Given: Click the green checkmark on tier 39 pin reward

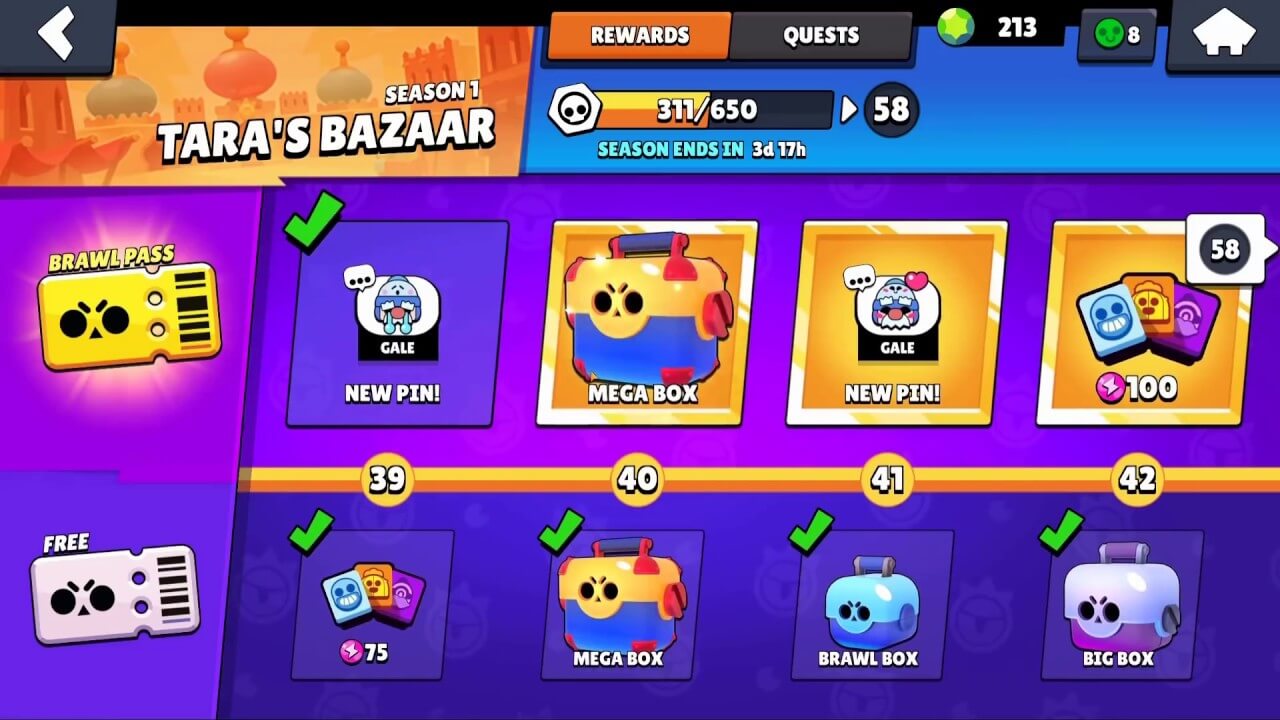Looking at the screenshot, I should (x=313, y=225).
